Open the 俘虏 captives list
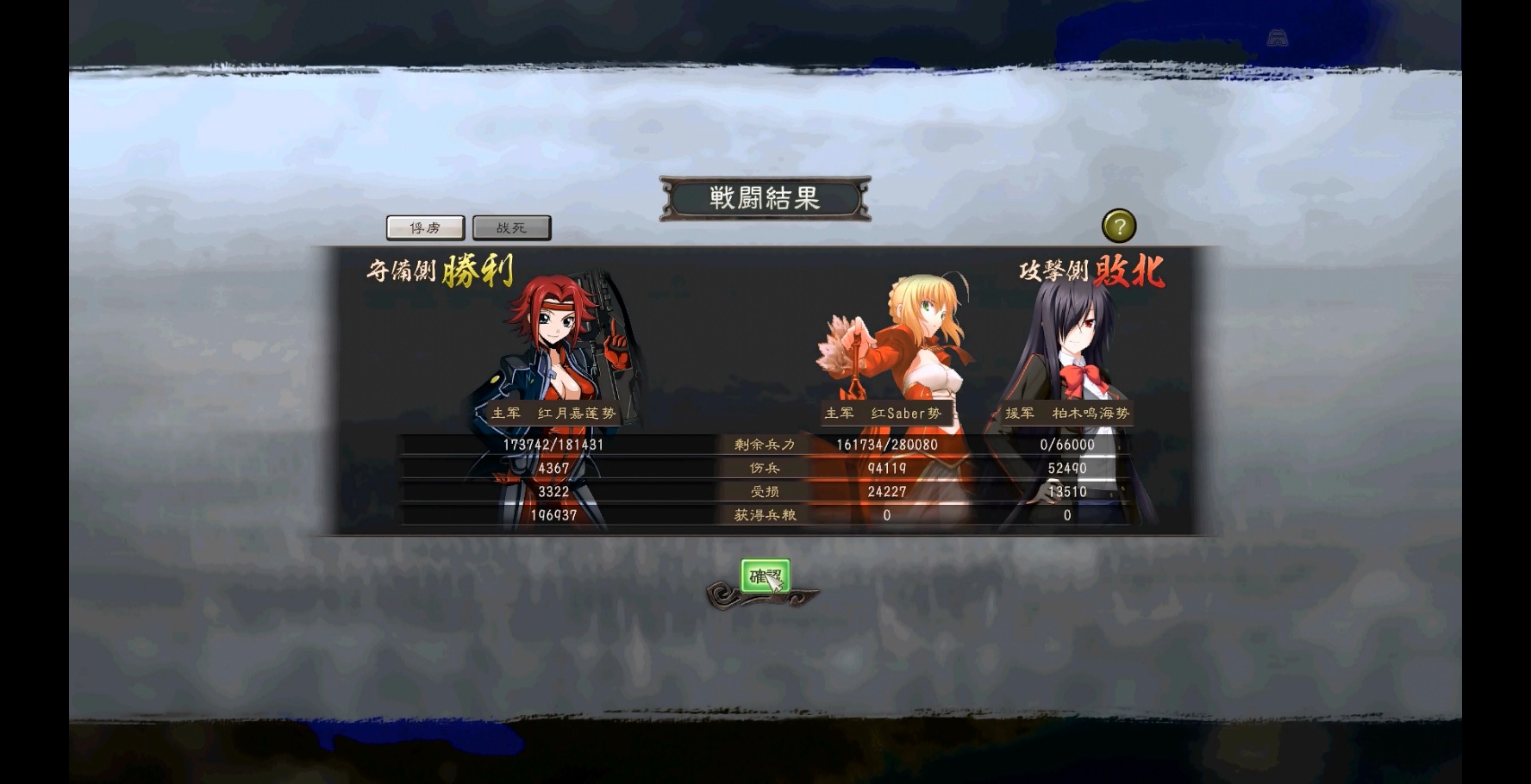1531x784 pixels. pos(425,227)
